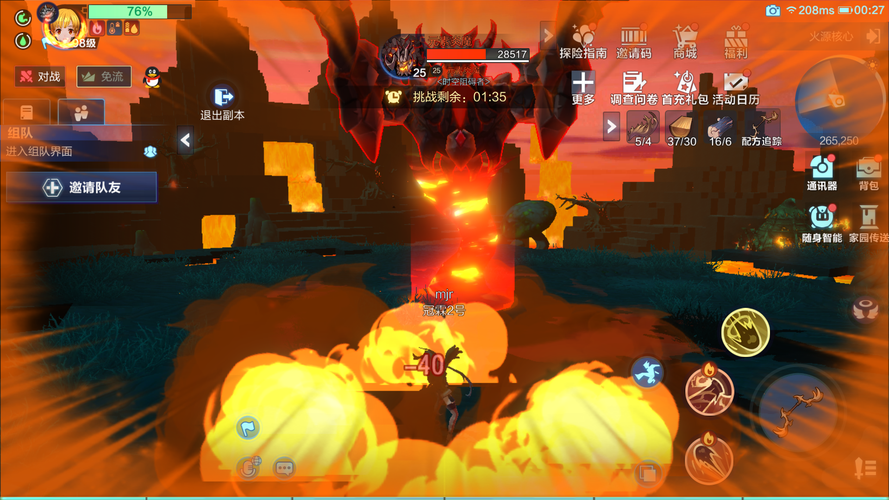
Task: Show 更多 additional options
Action: click(x=583, y=88)
